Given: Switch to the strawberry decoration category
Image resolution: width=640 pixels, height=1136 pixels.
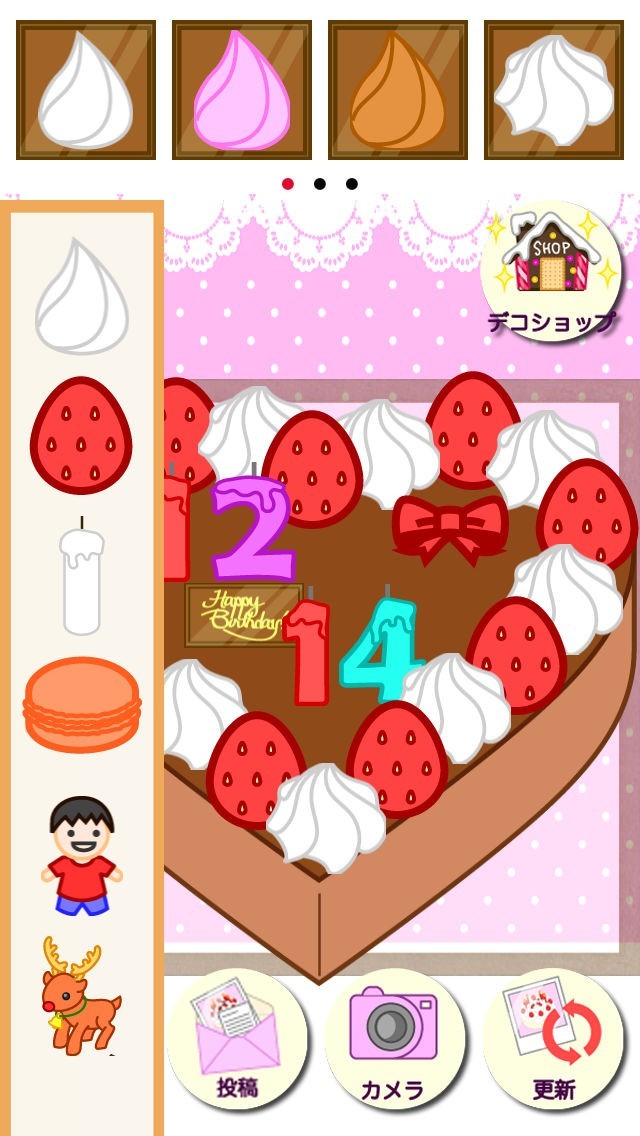Looking at the screenshot, I should pyautogui.click(x=82, y=435).
